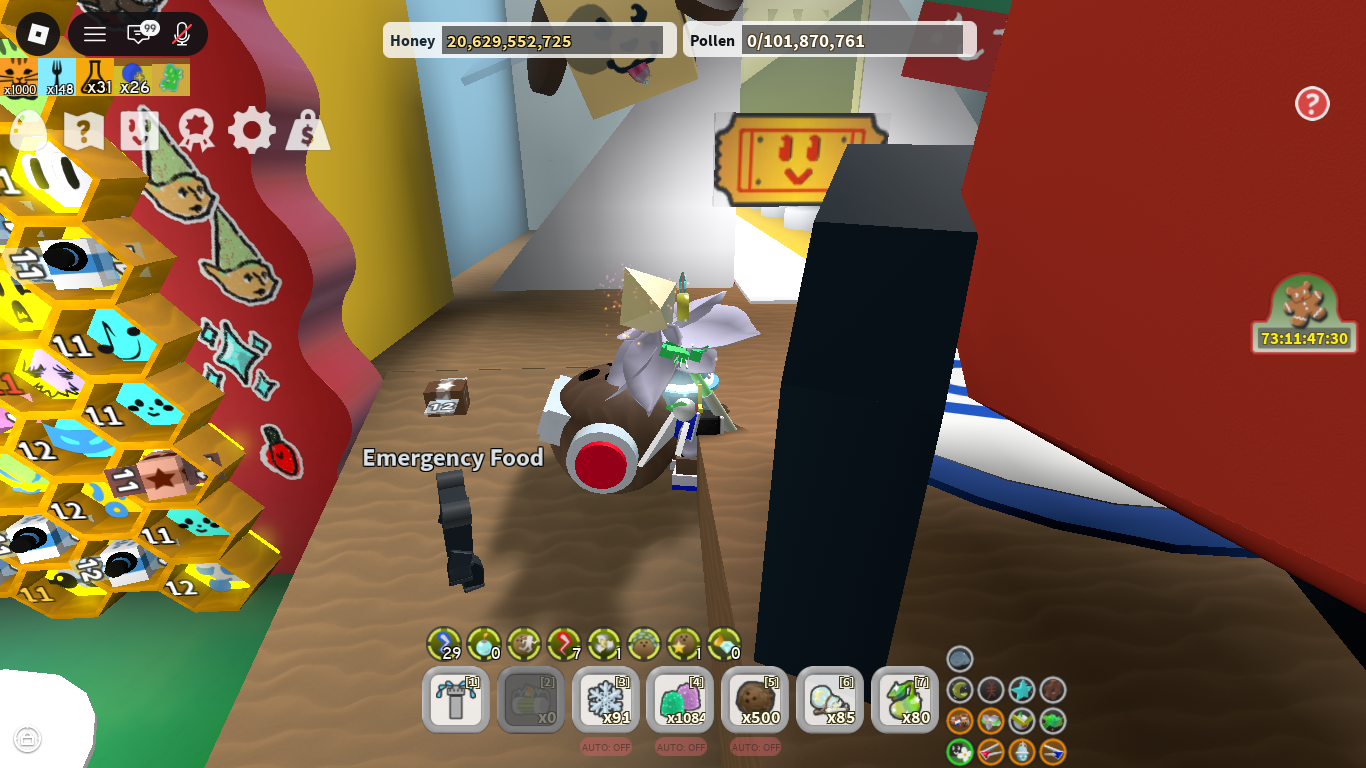Select the Sprinkler in hotbar slot 1
Image resolution: width=1366 pixels, height=768 pixels.
pos(455,700)
